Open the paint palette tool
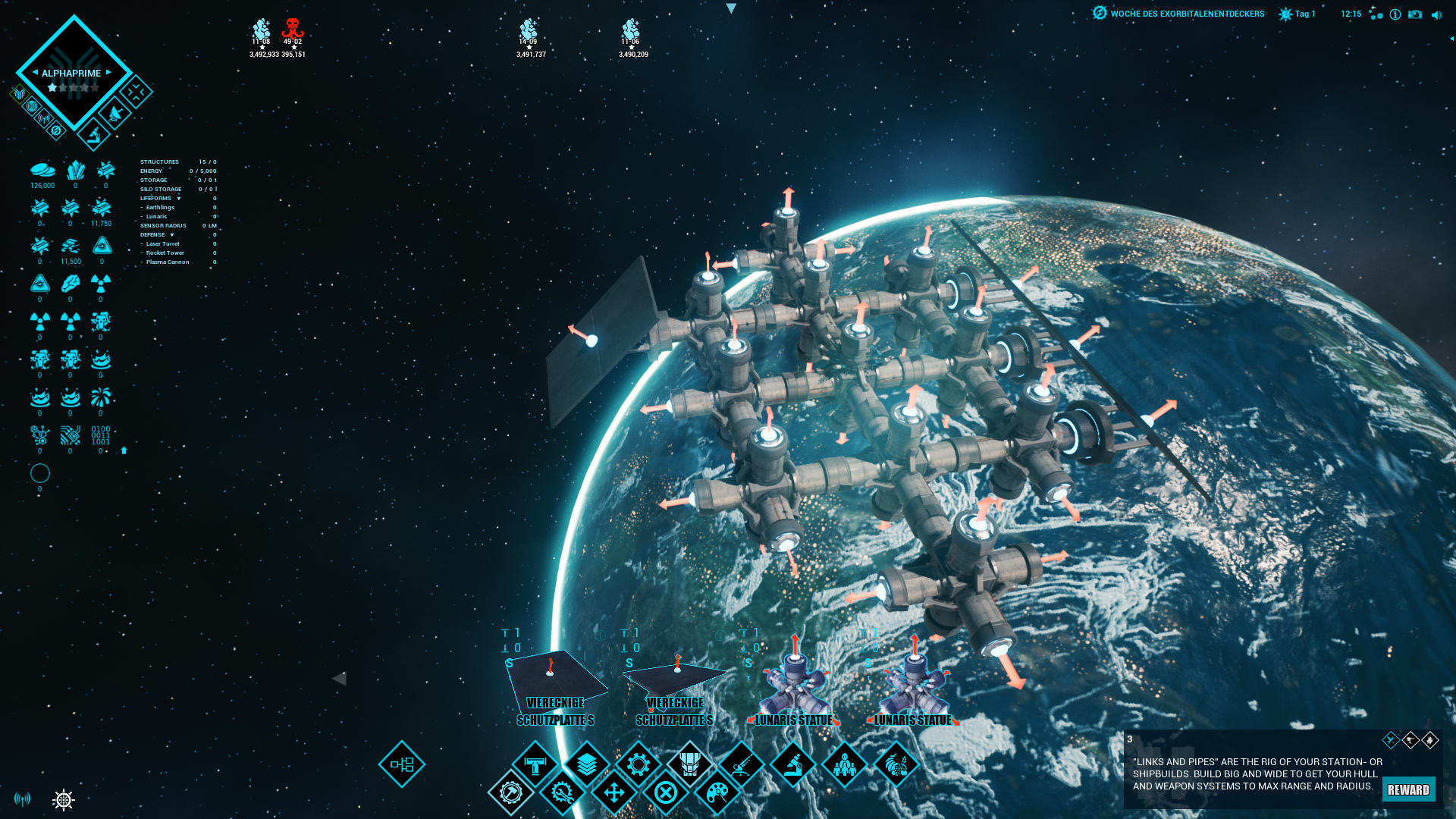 point(717,793)
